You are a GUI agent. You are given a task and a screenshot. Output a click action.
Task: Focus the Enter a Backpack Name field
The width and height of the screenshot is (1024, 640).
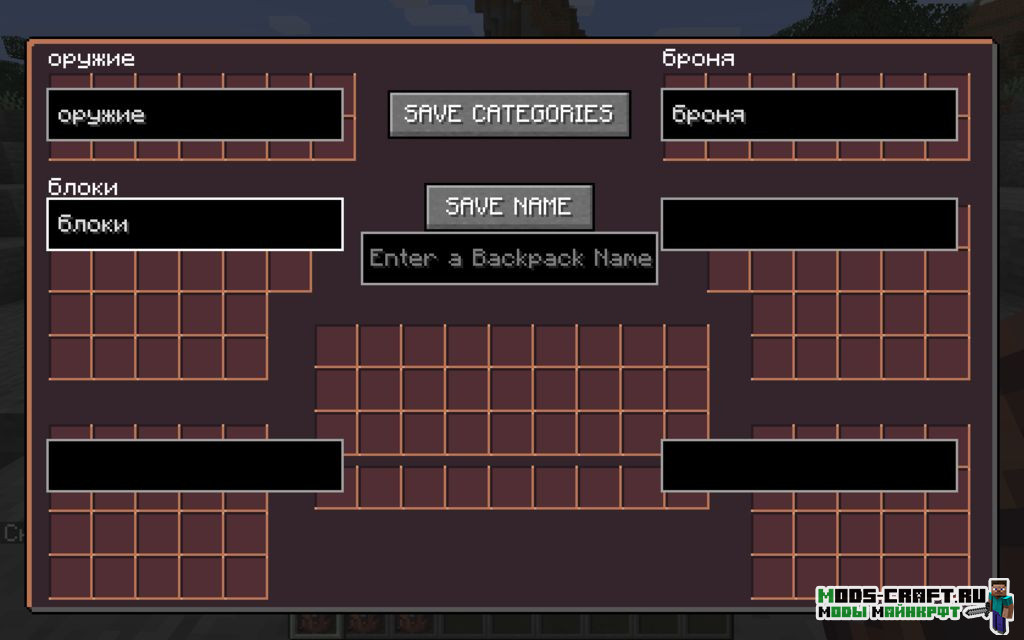coord(509,258)
